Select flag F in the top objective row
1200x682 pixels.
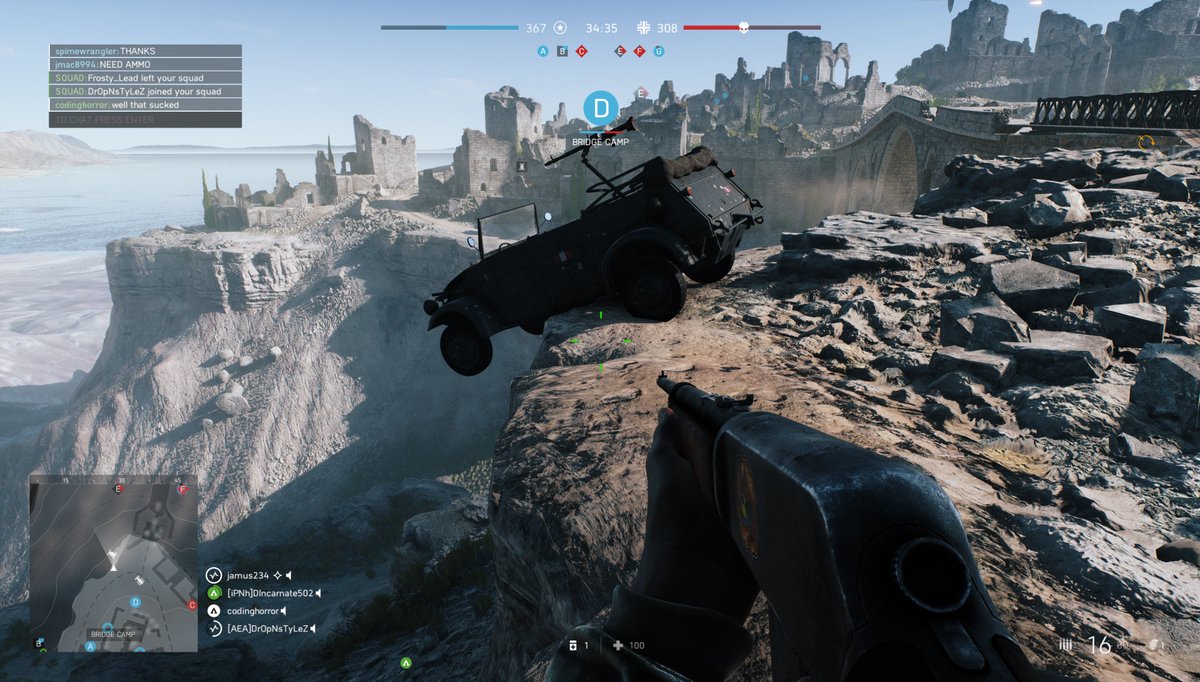(639, 51)
